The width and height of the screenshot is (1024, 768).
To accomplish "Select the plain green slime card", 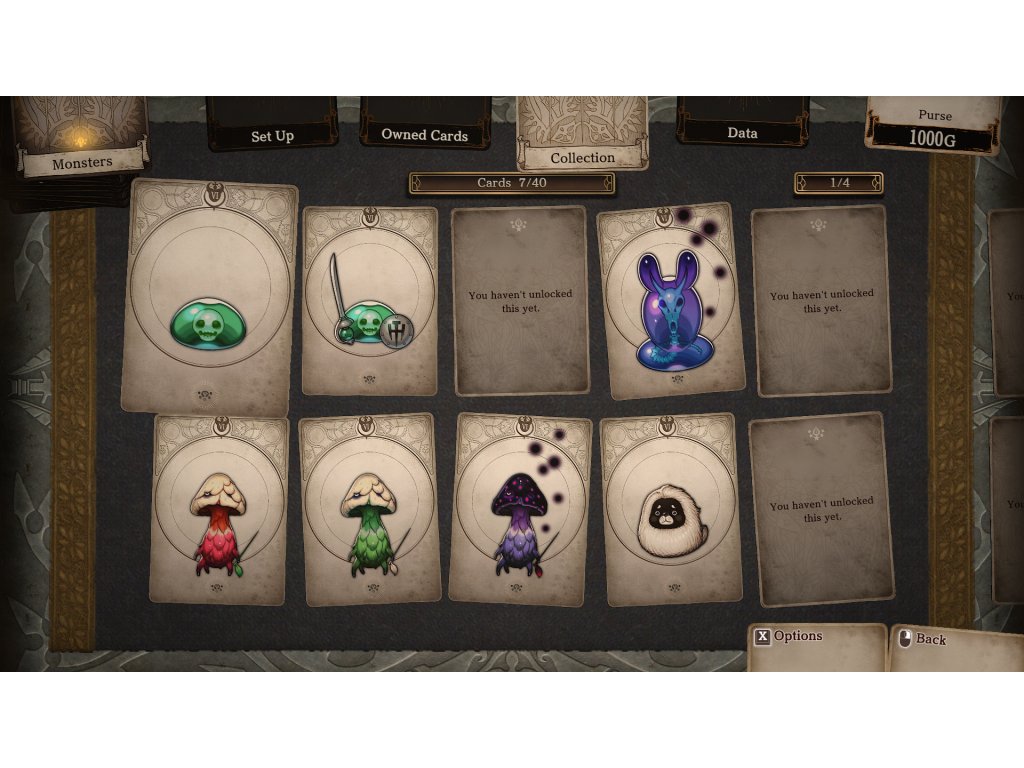I will (209, 298).
